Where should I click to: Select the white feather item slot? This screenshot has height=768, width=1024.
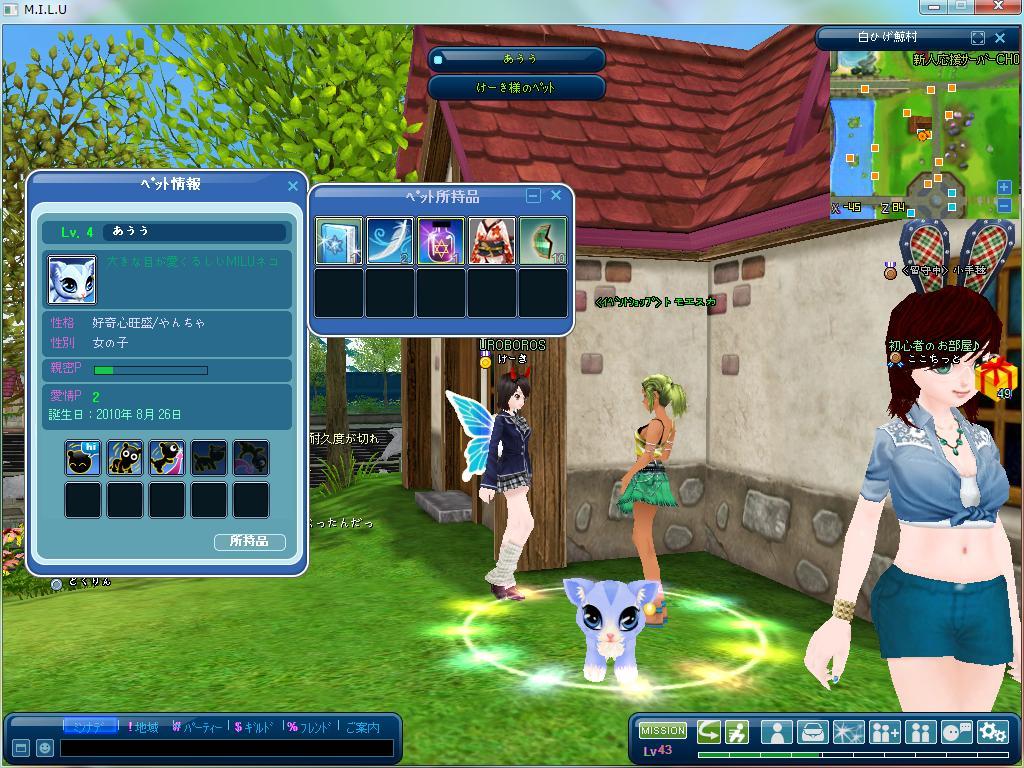point(390,242)
